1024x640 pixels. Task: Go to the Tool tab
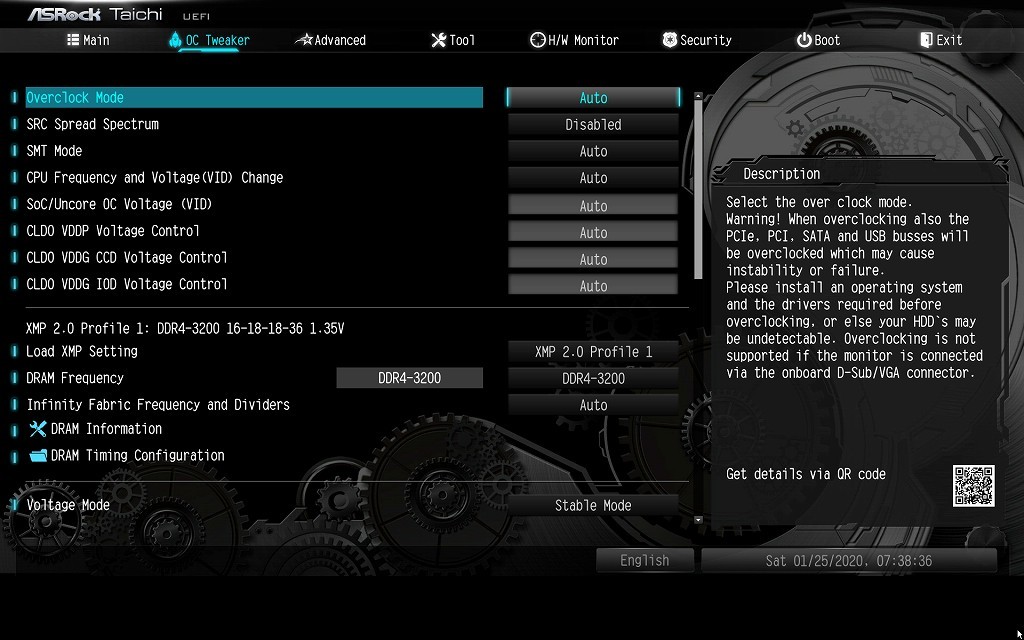click(x=453, y=40)
